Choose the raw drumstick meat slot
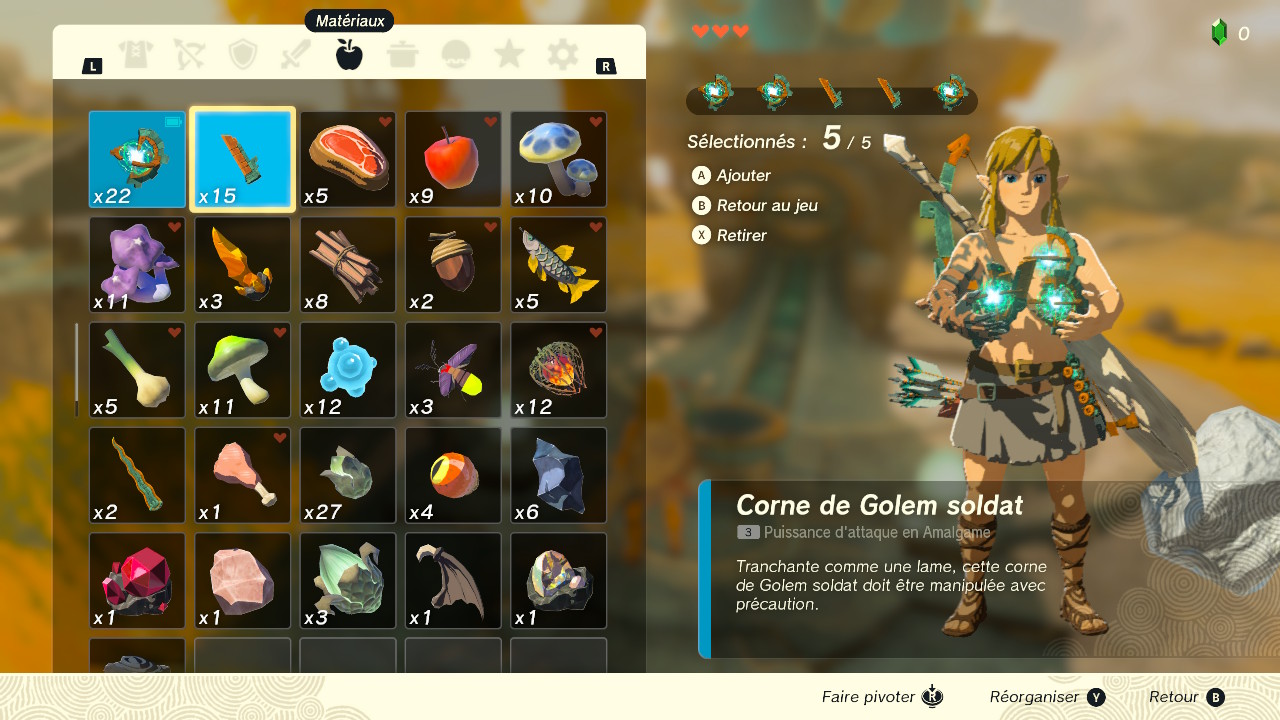Image resolution: width=1280 pixels, height=720 pixels. 243,476
